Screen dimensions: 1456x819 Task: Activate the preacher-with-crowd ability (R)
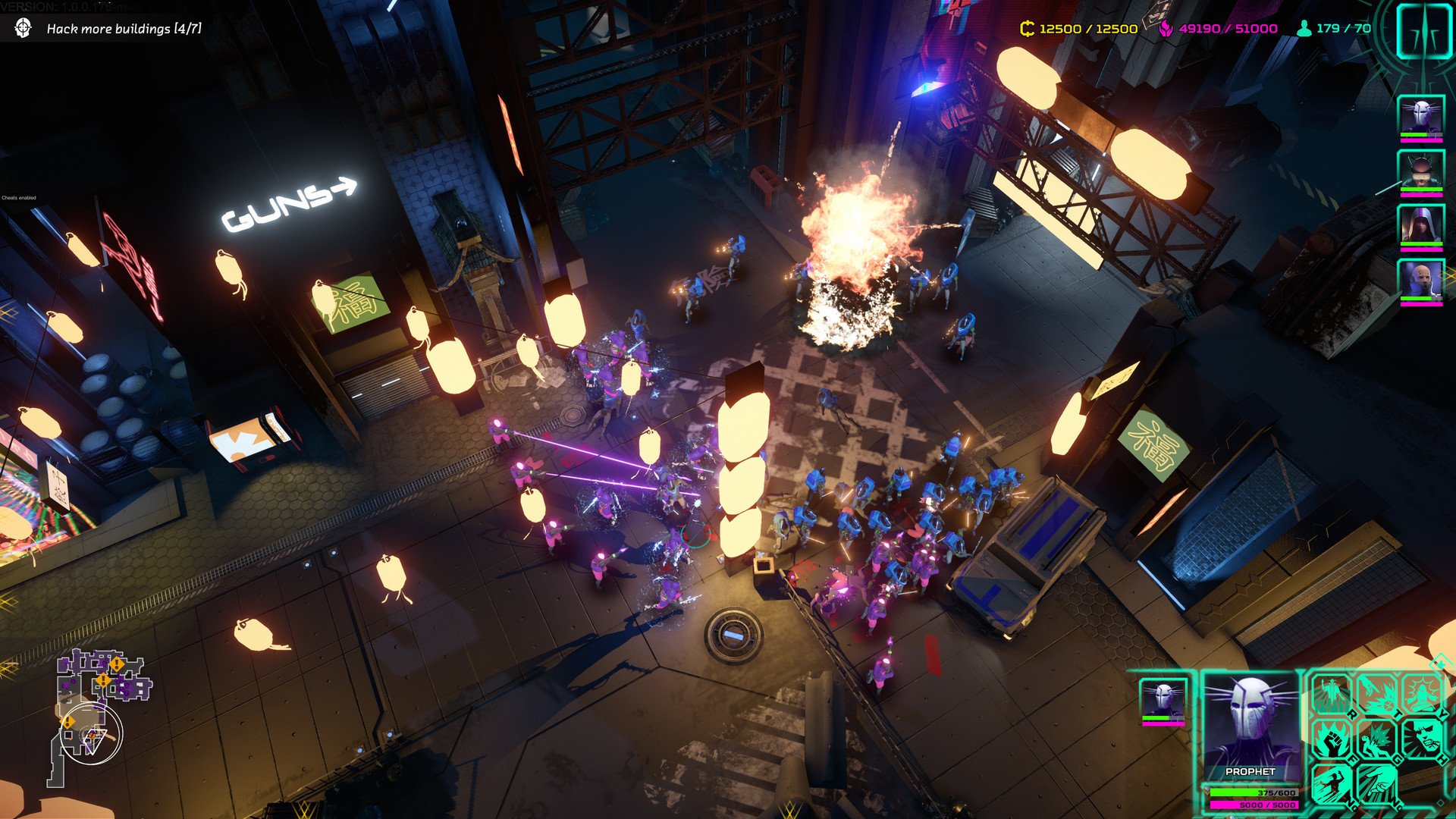pyautogui.click(x=1332, y=694)
